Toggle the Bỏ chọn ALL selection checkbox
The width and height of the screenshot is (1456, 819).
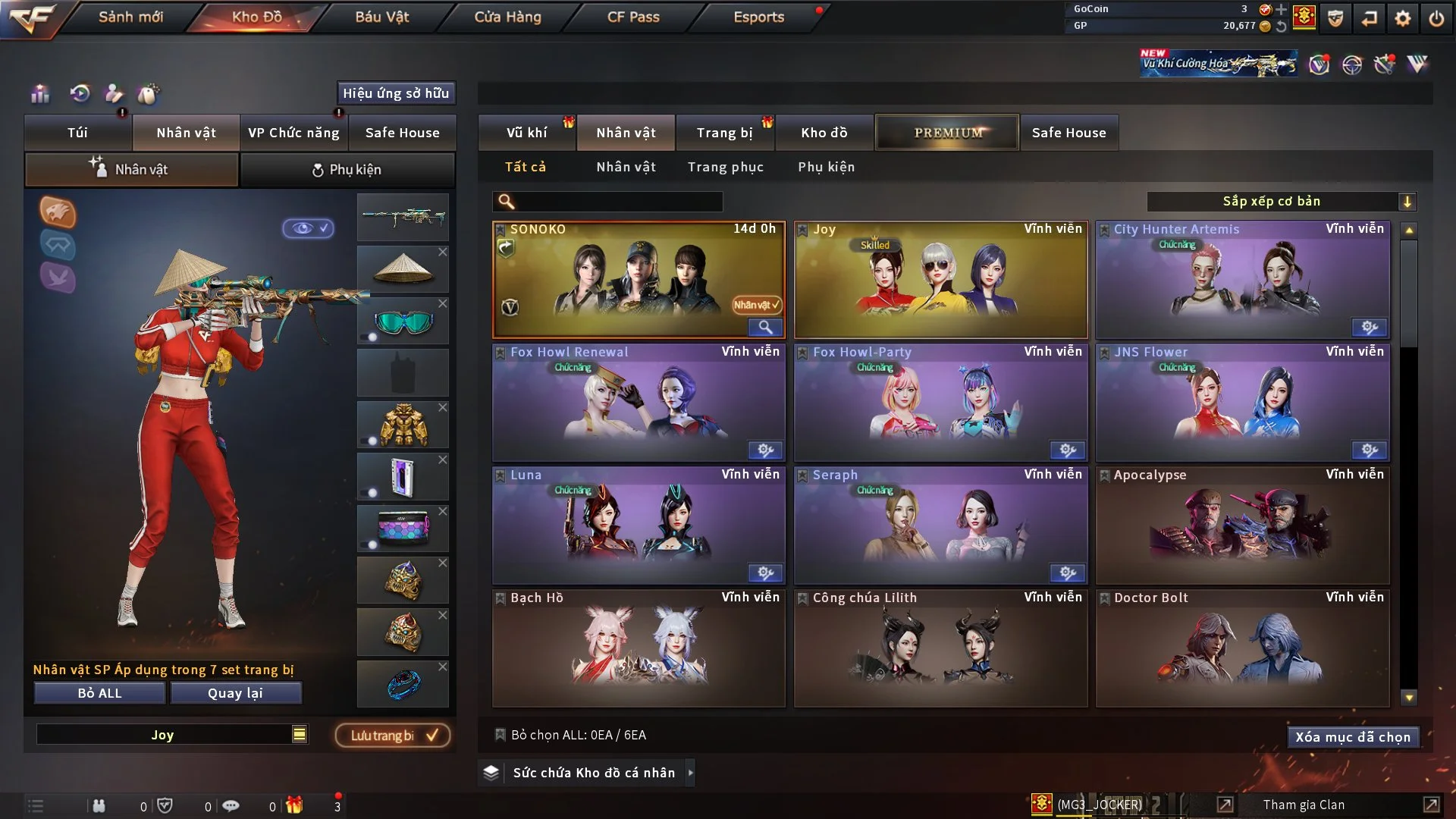(500, 735)
